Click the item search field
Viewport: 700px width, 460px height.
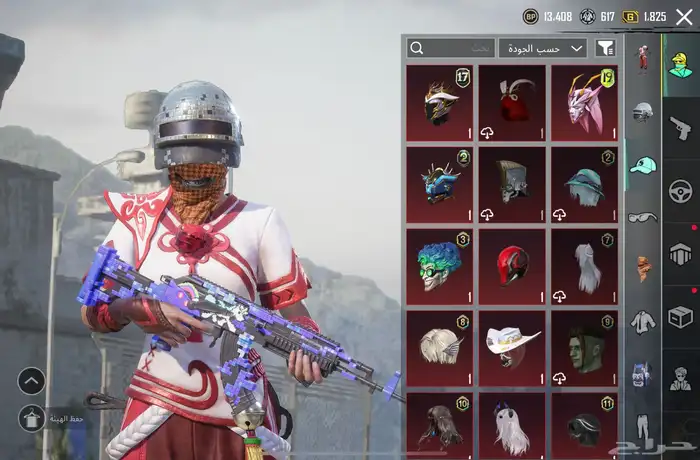point(451,48)
